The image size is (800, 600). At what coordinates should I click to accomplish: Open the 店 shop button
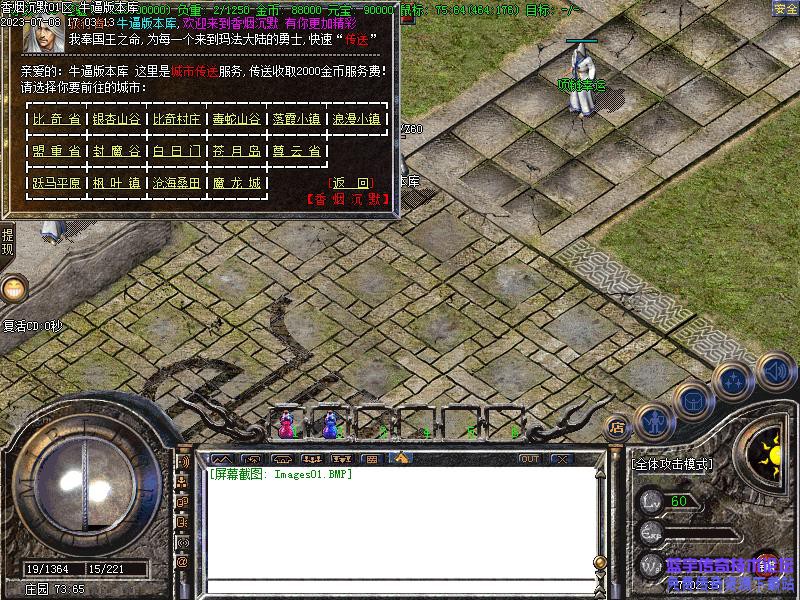[617, 424]
